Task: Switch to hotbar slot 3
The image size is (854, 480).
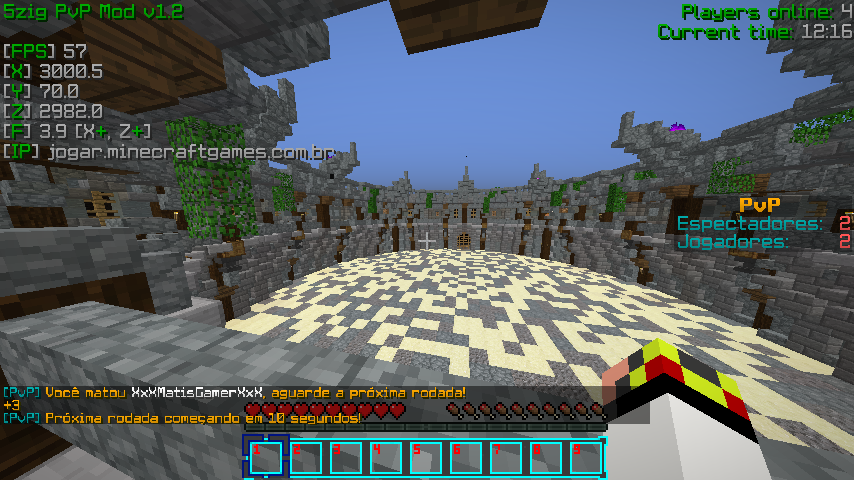Action: pyautogui.click(x=345, y=457)
